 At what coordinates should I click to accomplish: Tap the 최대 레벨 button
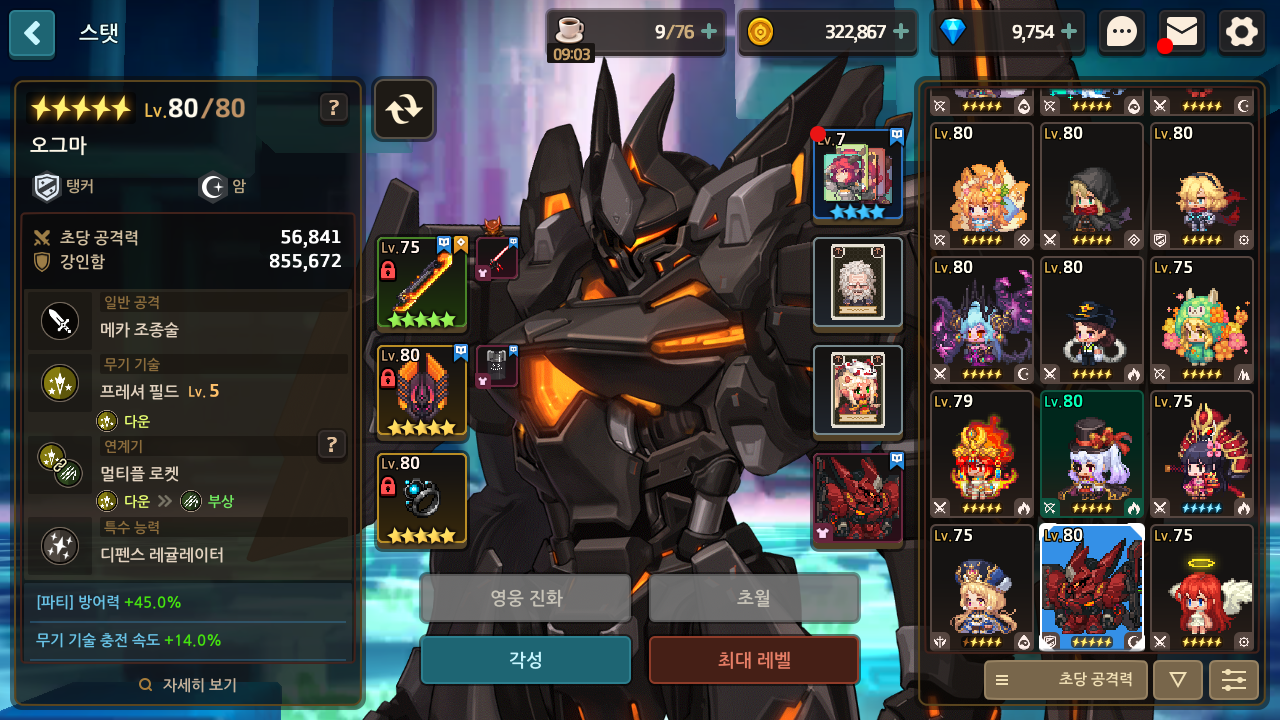tap(754, 660)
